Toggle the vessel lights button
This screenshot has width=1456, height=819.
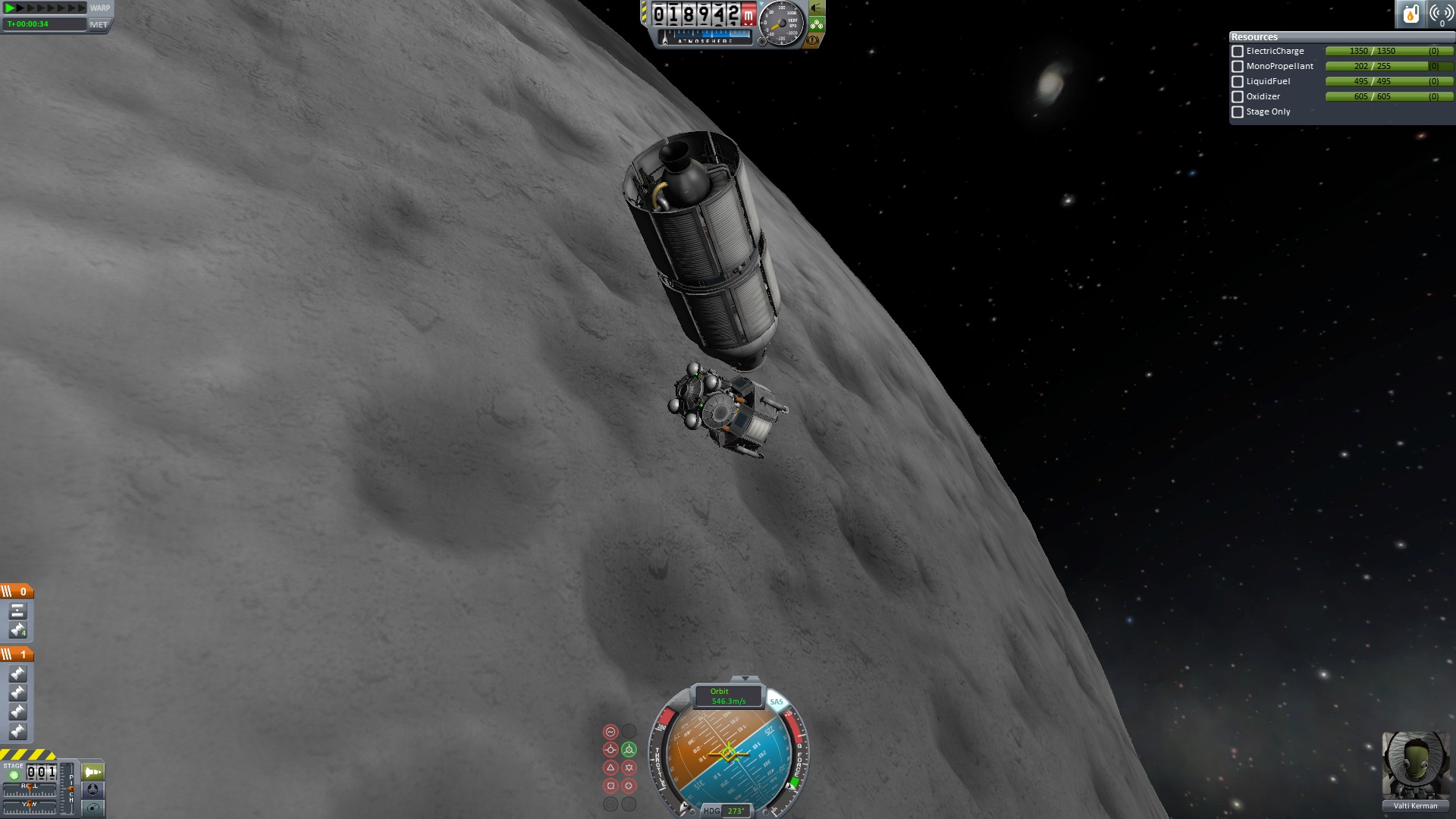coord(817,8)
